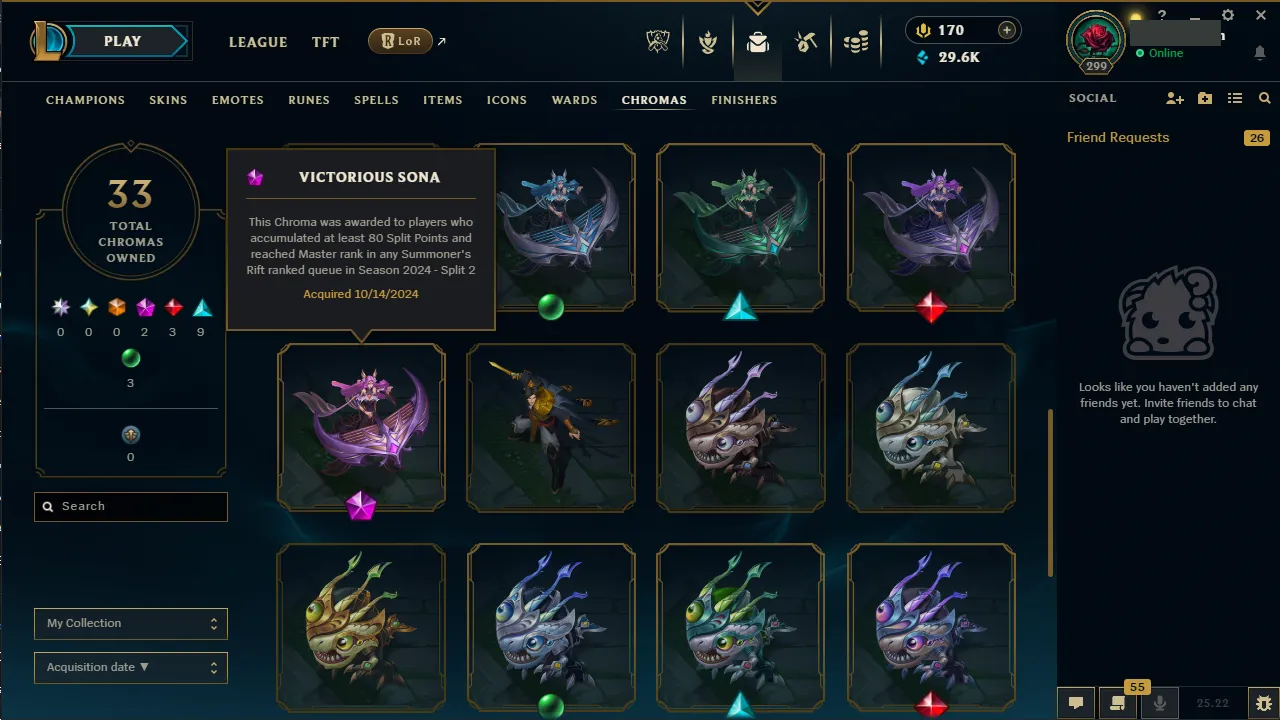The image size is (1280, 720).
Task: Select the Victorious Sona chroma thumbnail
Action: (x=361, y=427)
